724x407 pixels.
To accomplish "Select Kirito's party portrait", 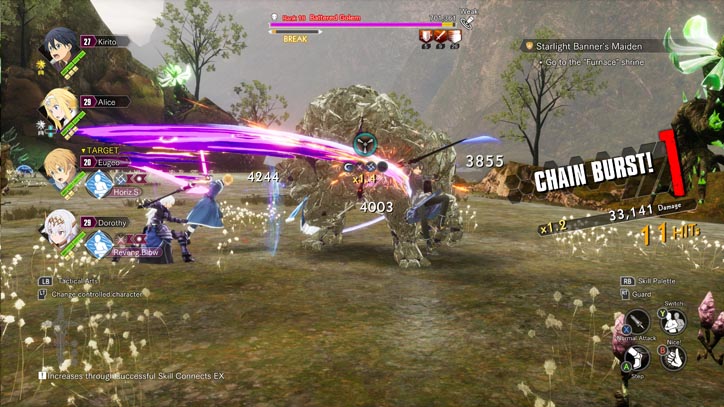I will (x=60, y=44).
